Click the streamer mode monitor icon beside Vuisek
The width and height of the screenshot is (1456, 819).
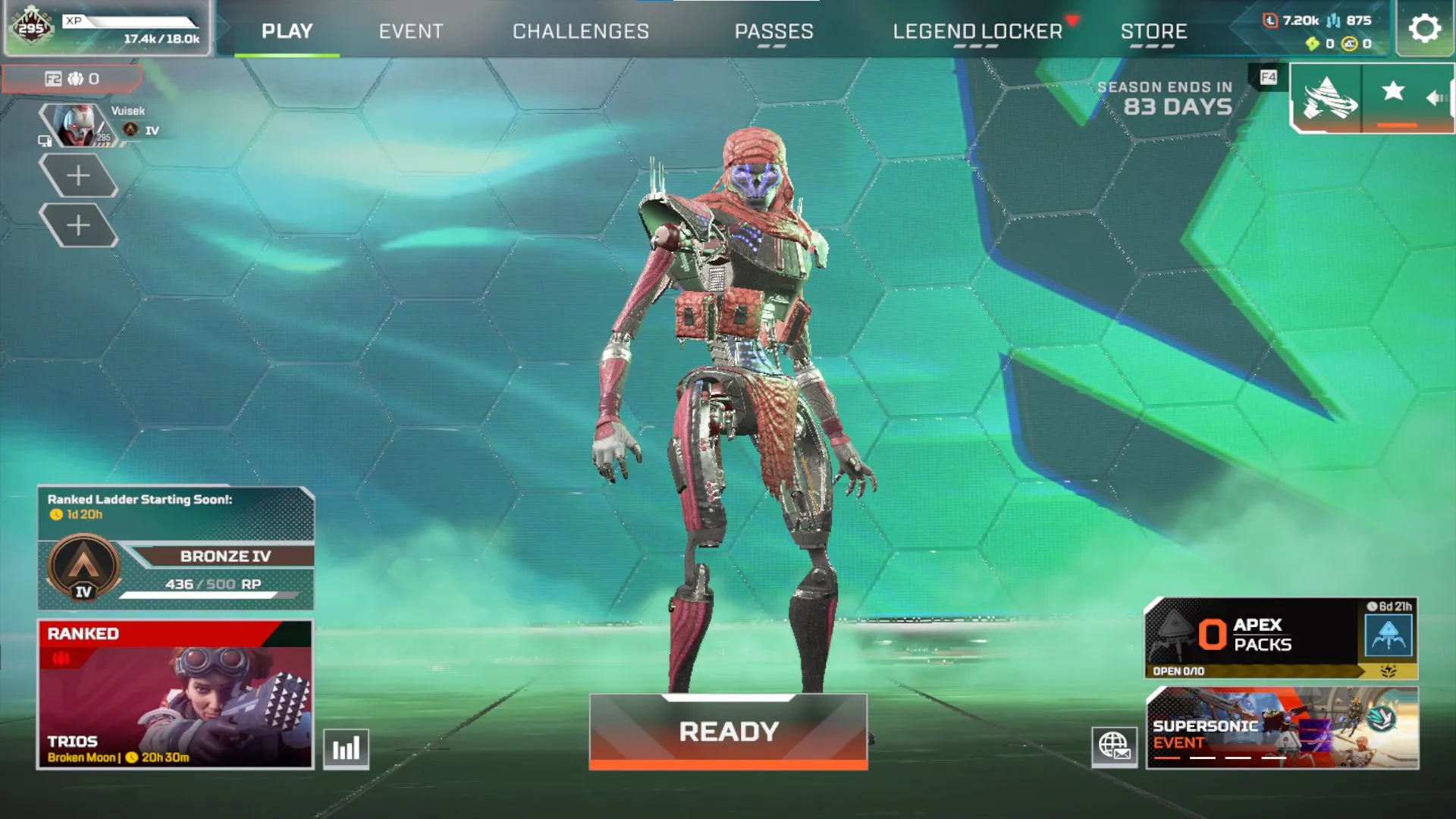45,142
